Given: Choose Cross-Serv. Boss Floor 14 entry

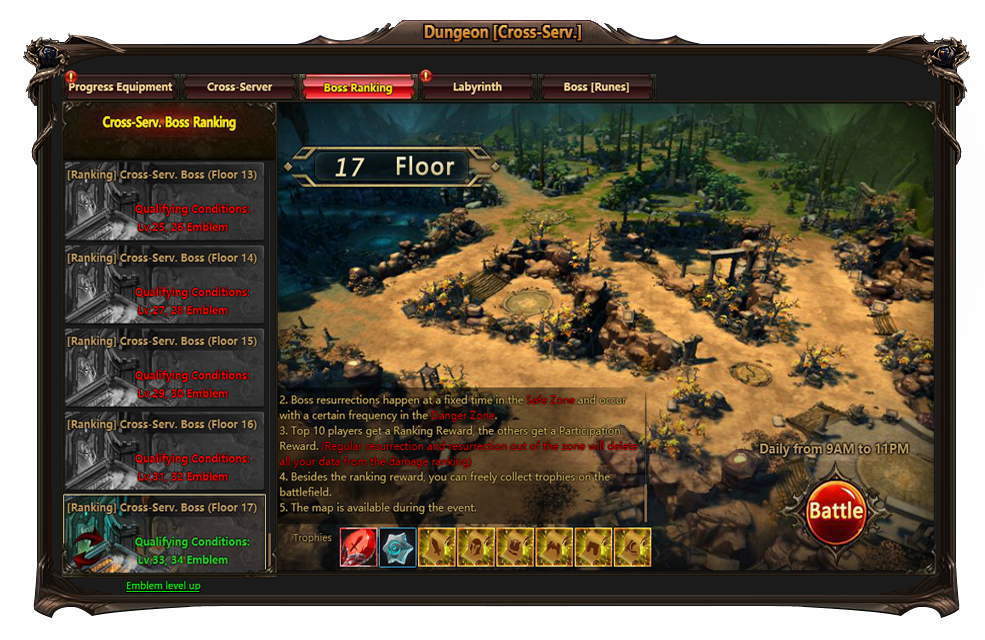Looking at the screenshot, I should tap(165, 285).
